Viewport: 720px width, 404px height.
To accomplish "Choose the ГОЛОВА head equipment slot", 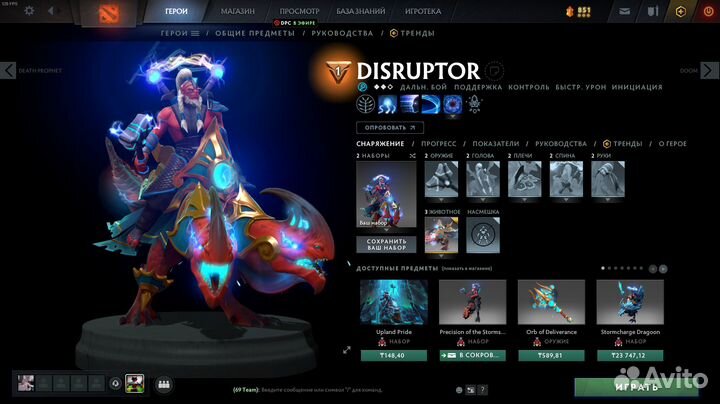I will (482, 178).
